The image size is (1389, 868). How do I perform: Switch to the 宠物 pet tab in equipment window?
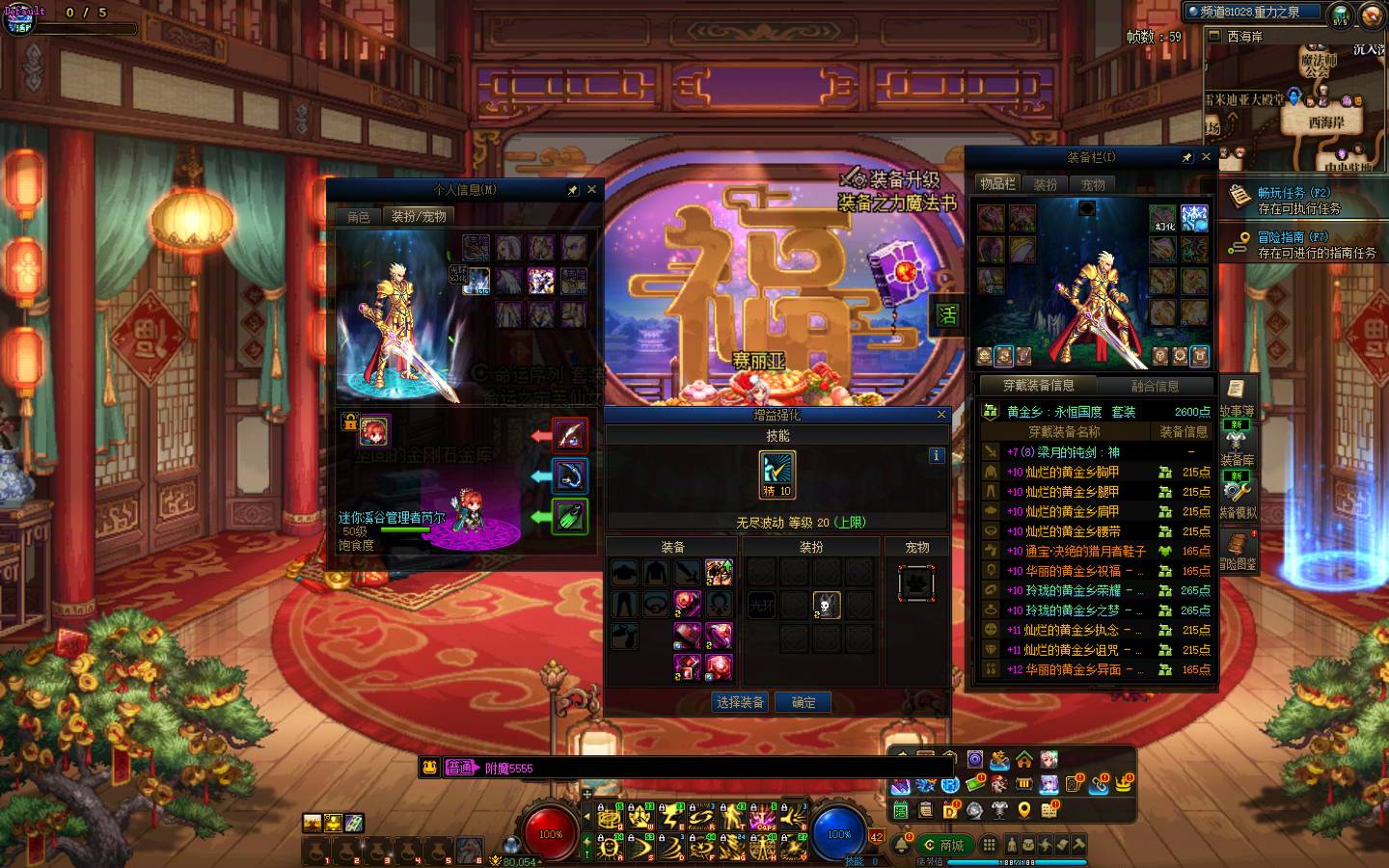(x=1093, y=183)
